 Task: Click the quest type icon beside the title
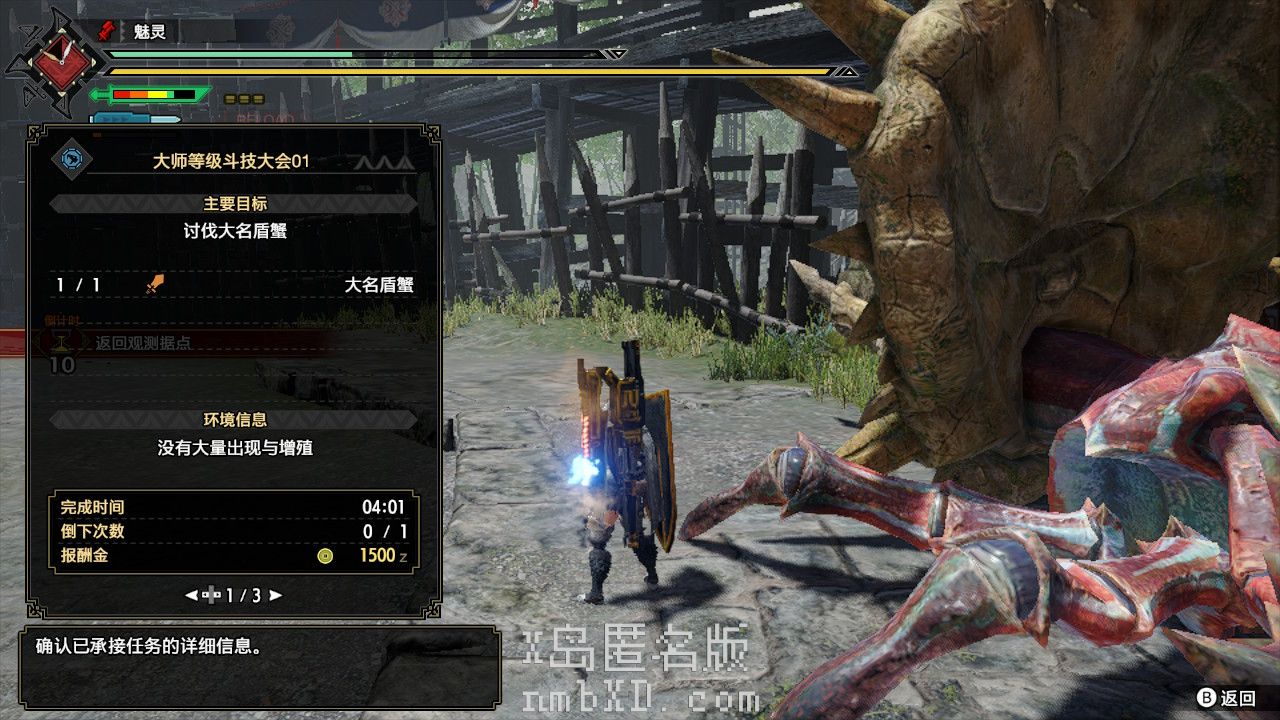point(72,159)
